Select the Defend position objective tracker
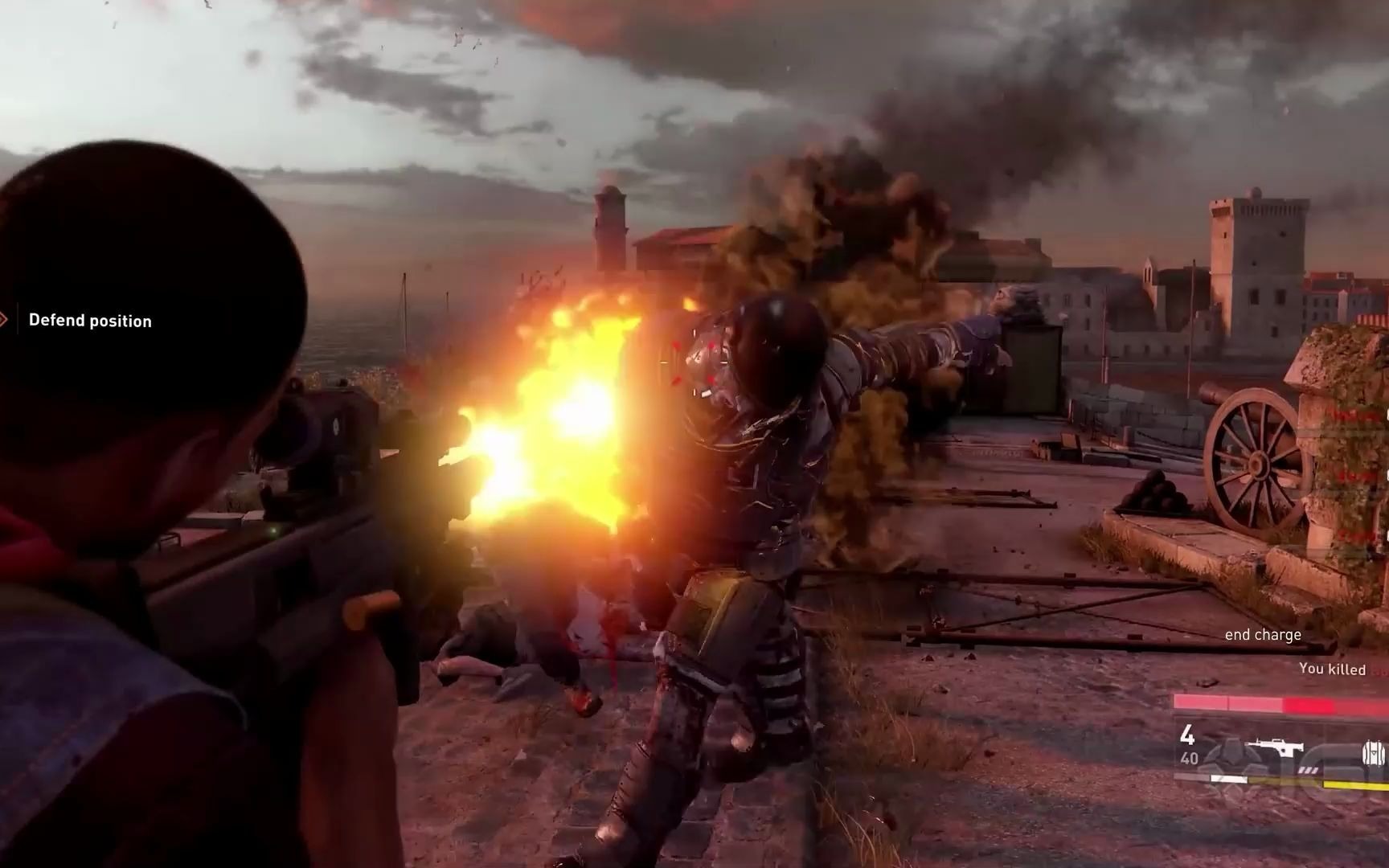The height and width of the screenshot is (868, 1389). (x=89, y=321)
